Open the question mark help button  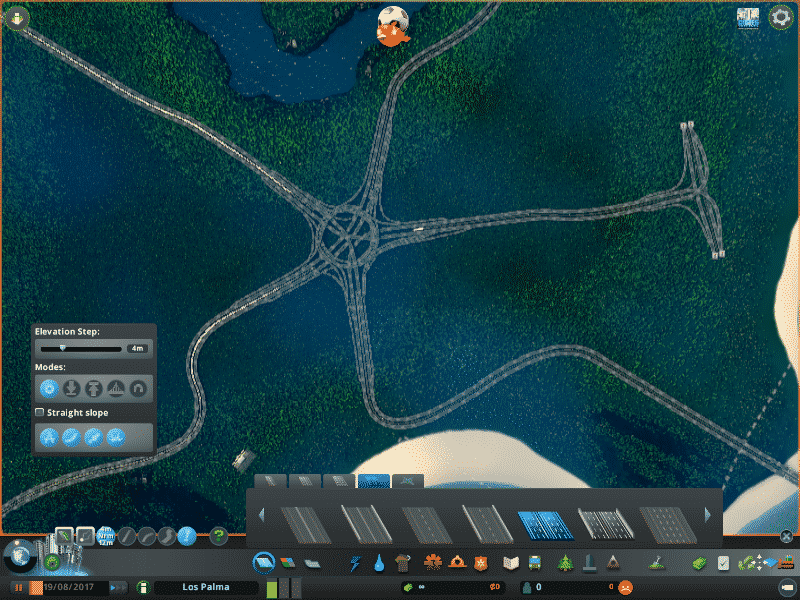pos(219,536)
